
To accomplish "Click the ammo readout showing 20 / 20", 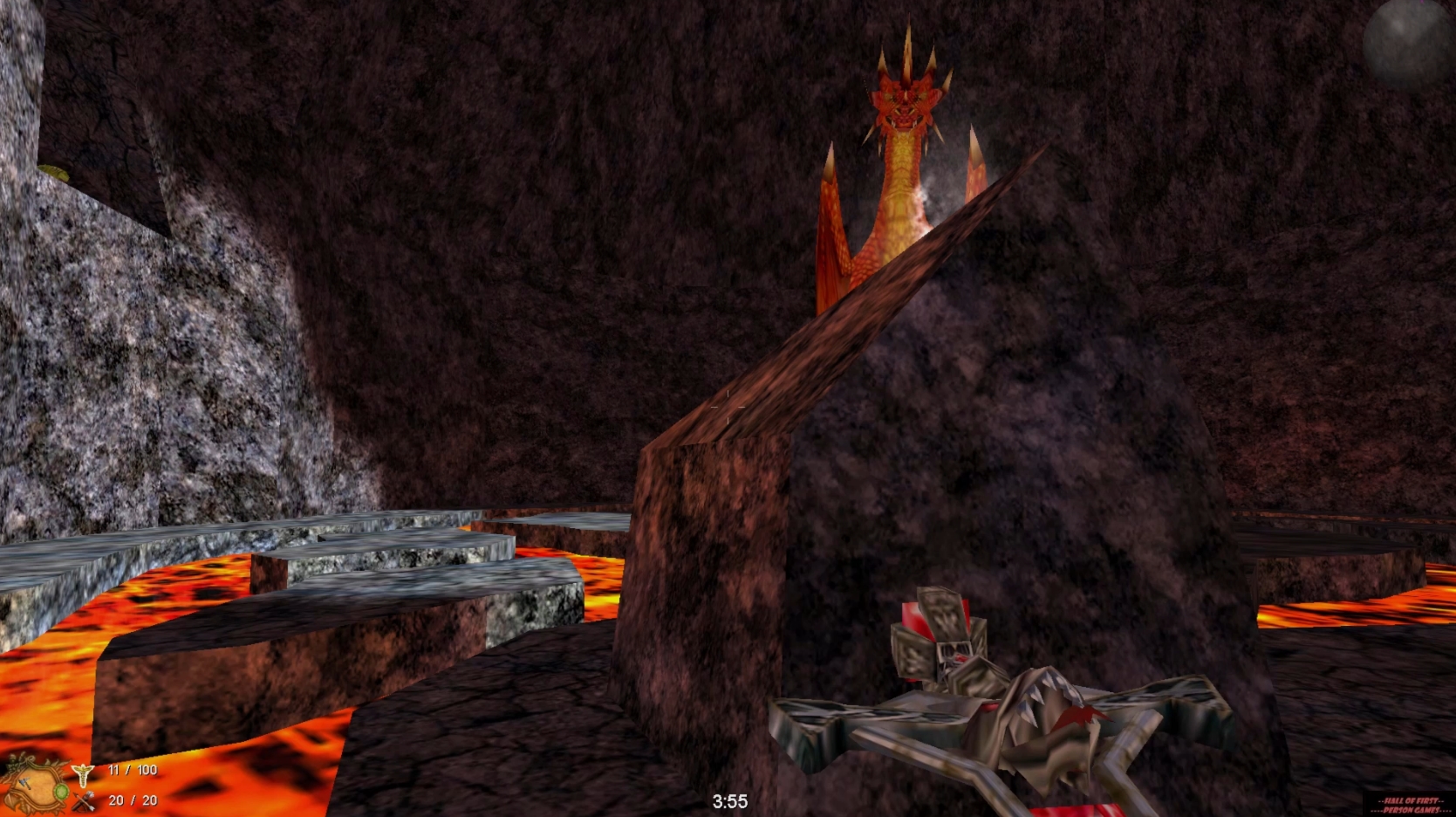I will coord(133,800).
